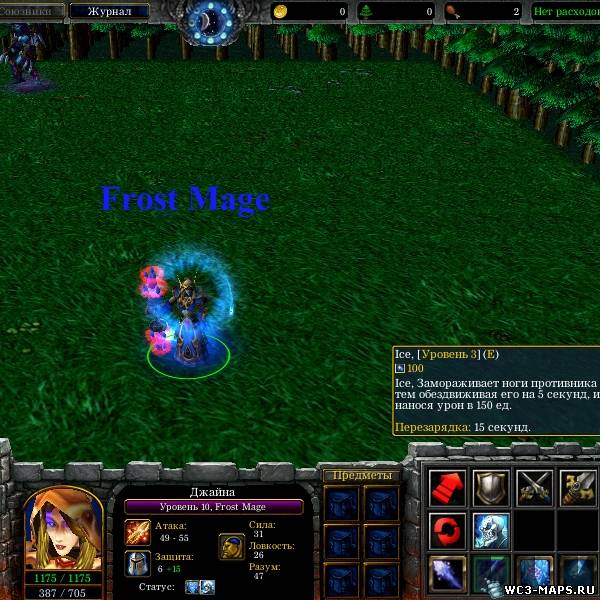
Task: Click the day-night moon clock
Action: click(208, 20)
